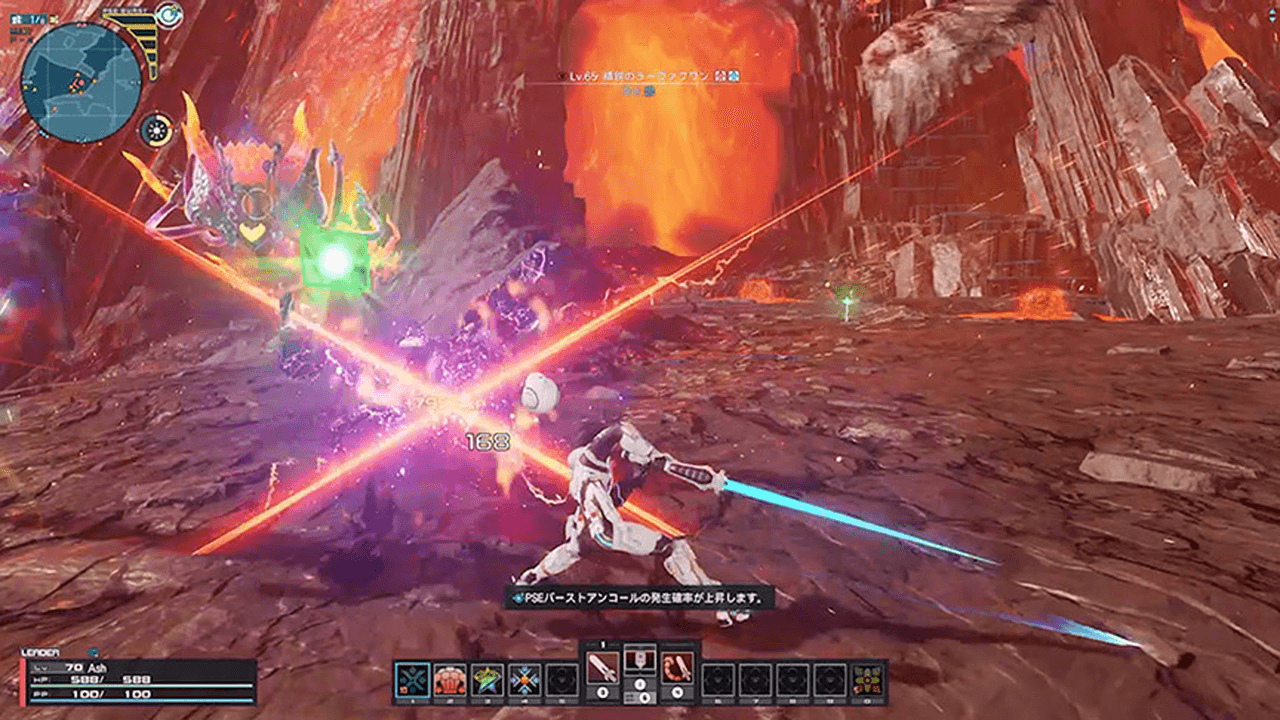Click the yellow flower icon in hotbar
Screen dimensions: 1280x720
[x=868, y=680]
